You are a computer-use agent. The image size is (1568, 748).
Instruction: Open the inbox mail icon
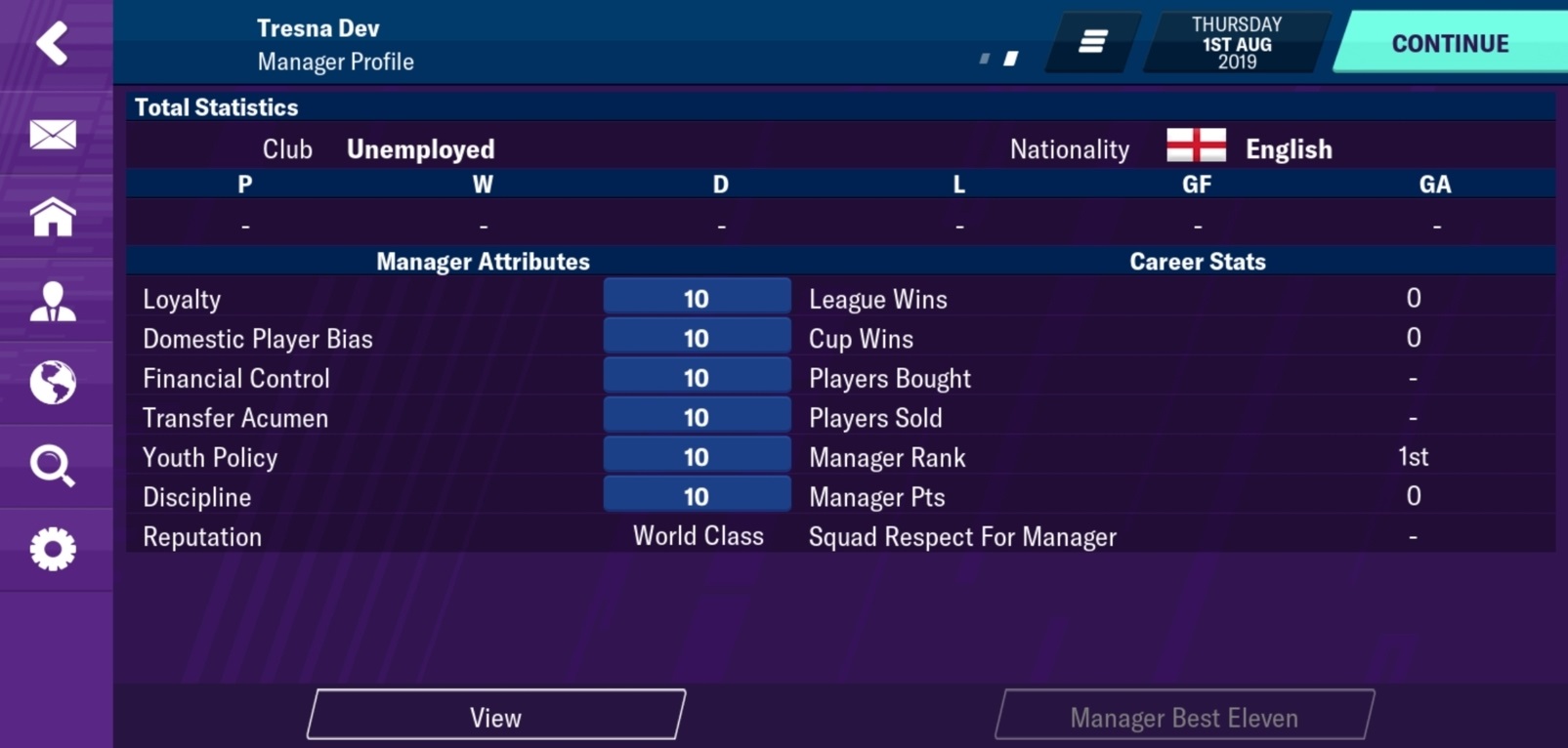[x=54, y=135]
